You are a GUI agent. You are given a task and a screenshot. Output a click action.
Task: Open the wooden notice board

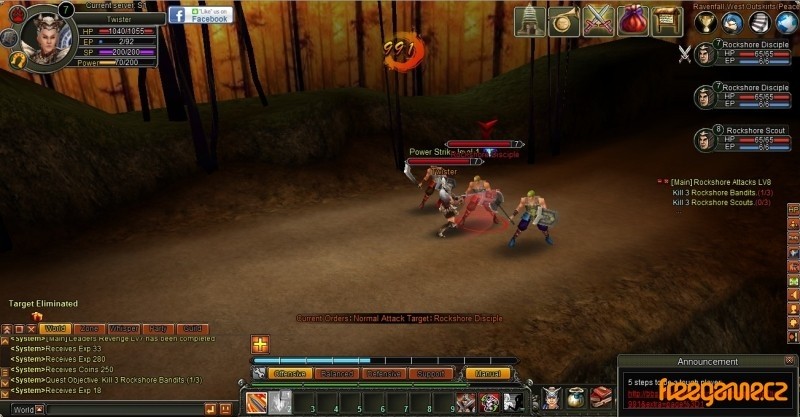point(666,20)
